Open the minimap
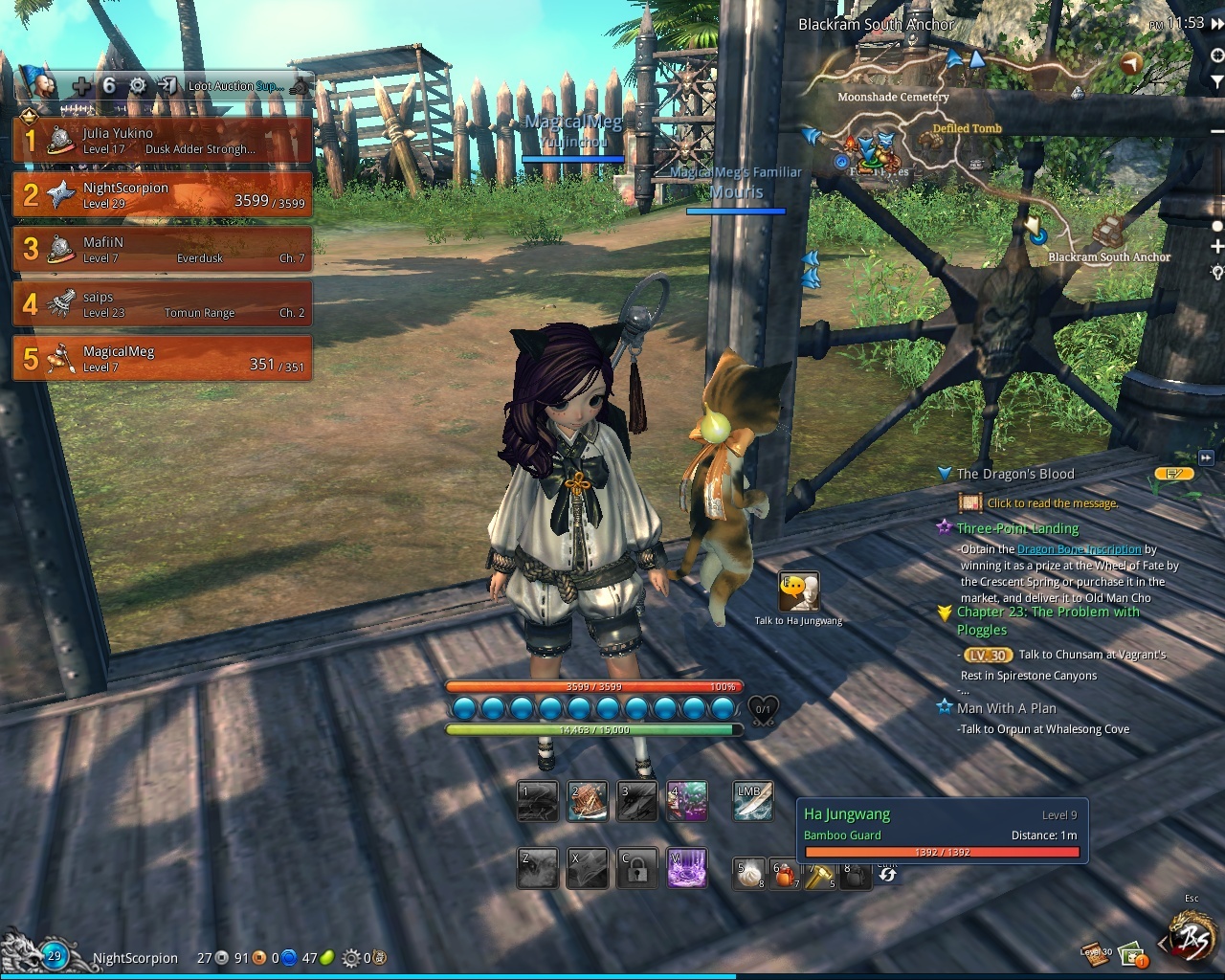1225x980 pixels. (x=995, y=144)
